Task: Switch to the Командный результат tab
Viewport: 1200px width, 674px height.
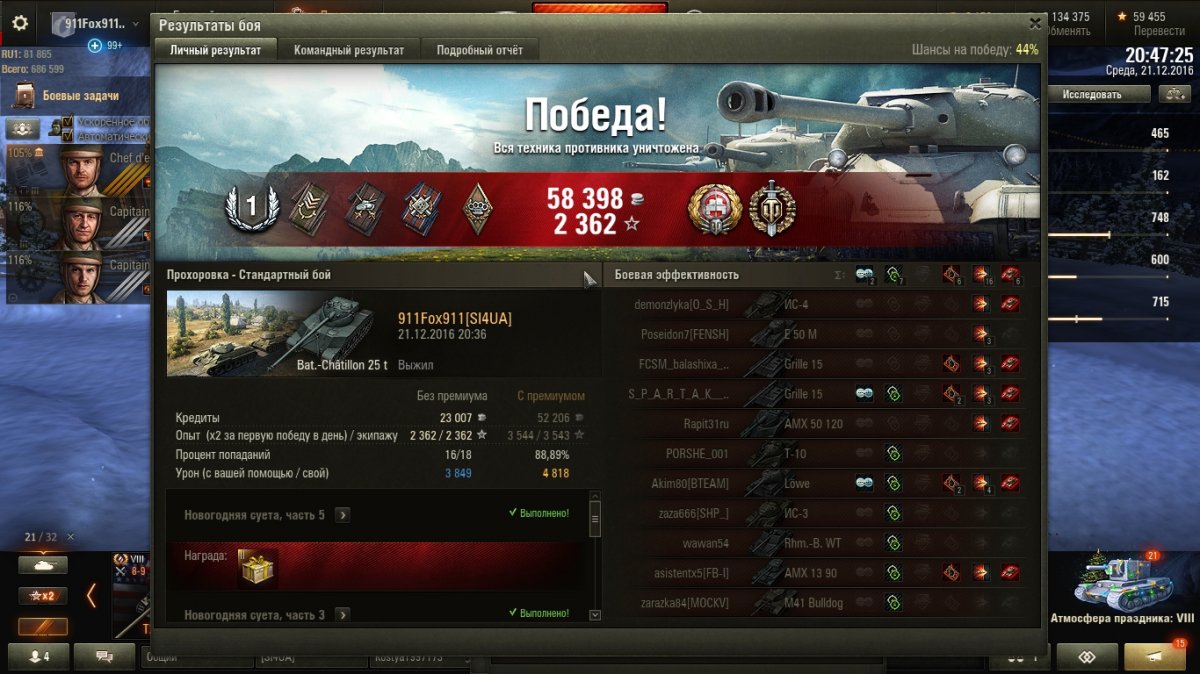Action: click(x=349, y=50)
